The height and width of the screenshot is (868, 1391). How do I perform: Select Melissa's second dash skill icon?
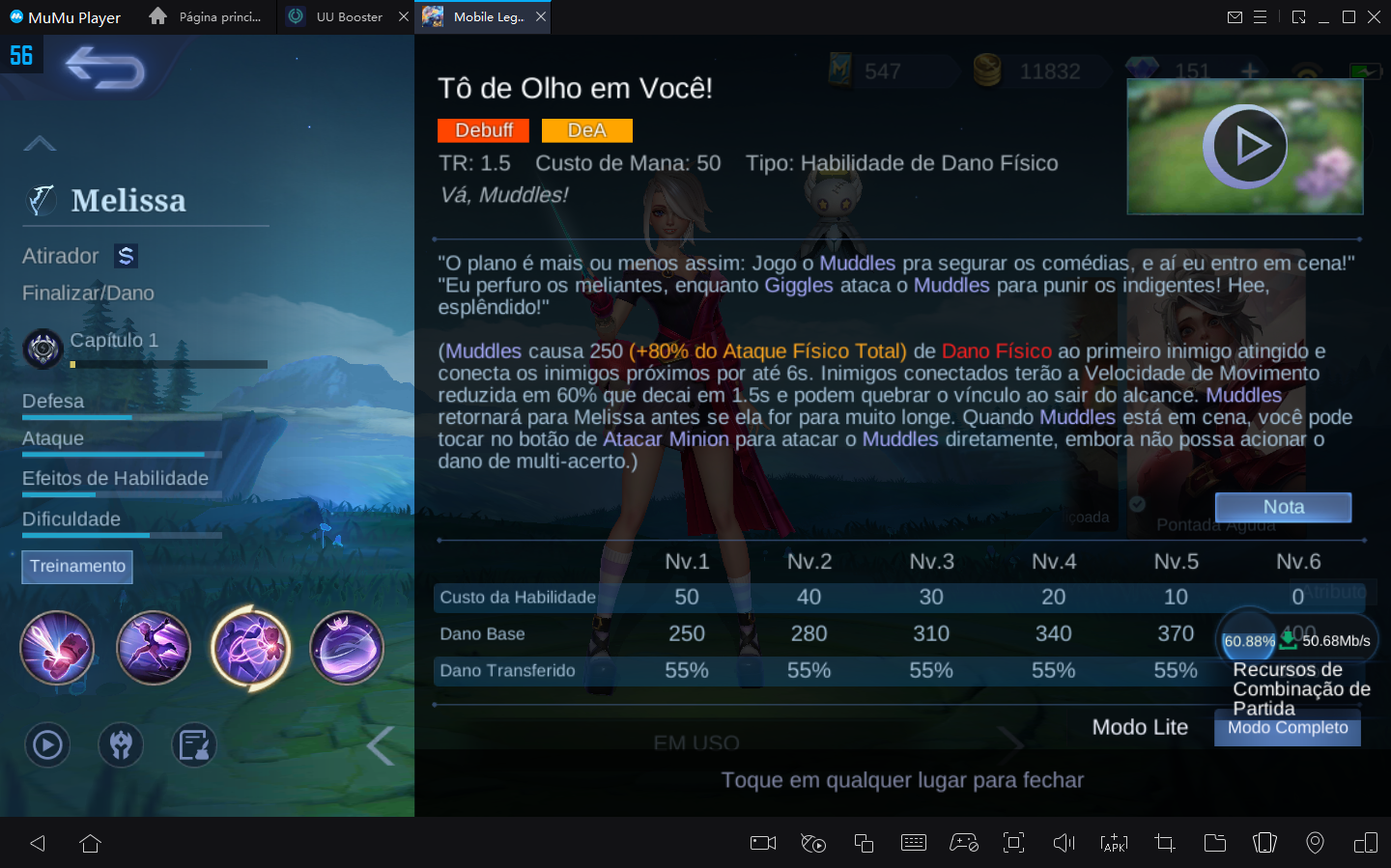(x=154, y=648)
